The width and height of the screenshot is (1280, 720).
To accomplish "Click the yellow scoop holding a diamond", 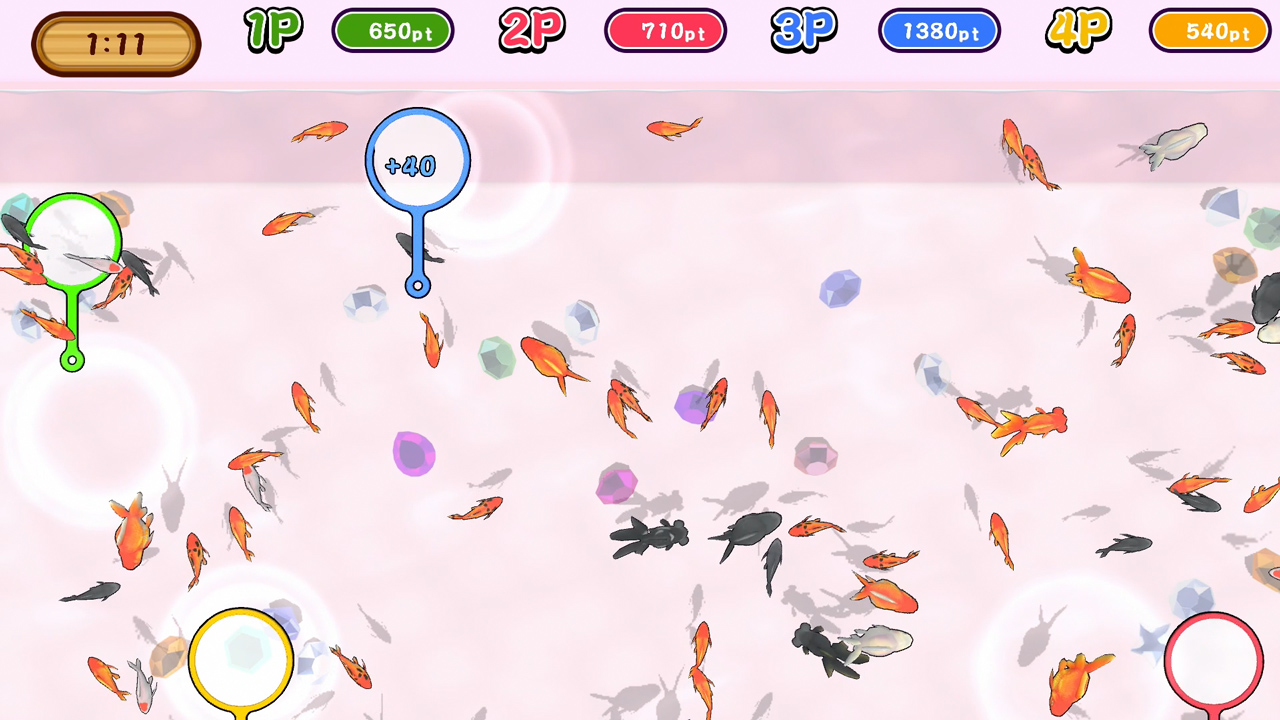I will 241,657.
